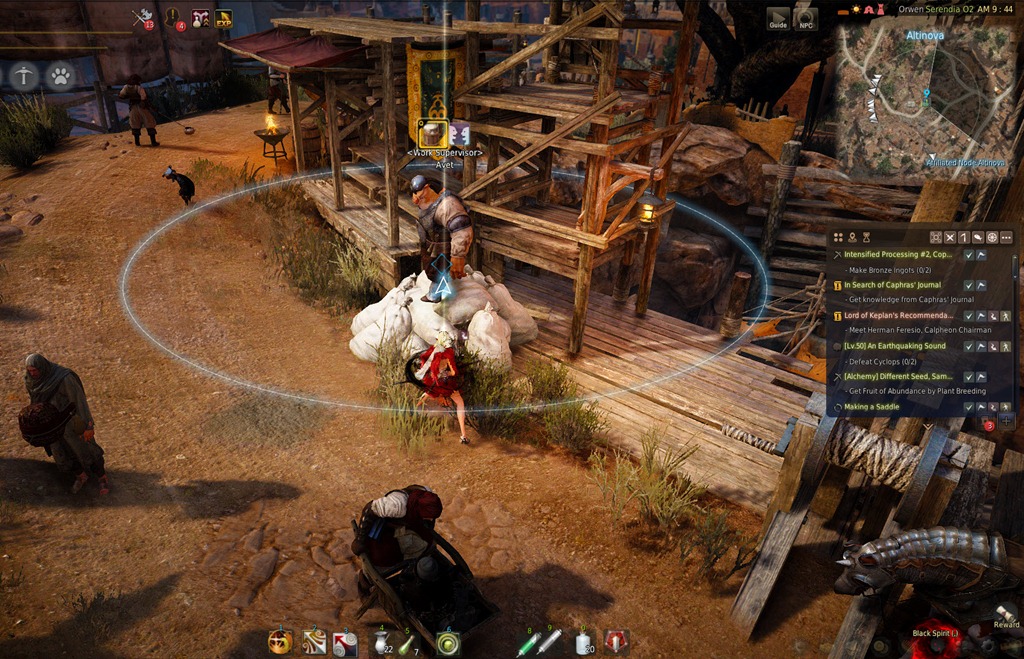Select the Intensified Processing #2 quest

pyautogui.click(x=897, y=255)
